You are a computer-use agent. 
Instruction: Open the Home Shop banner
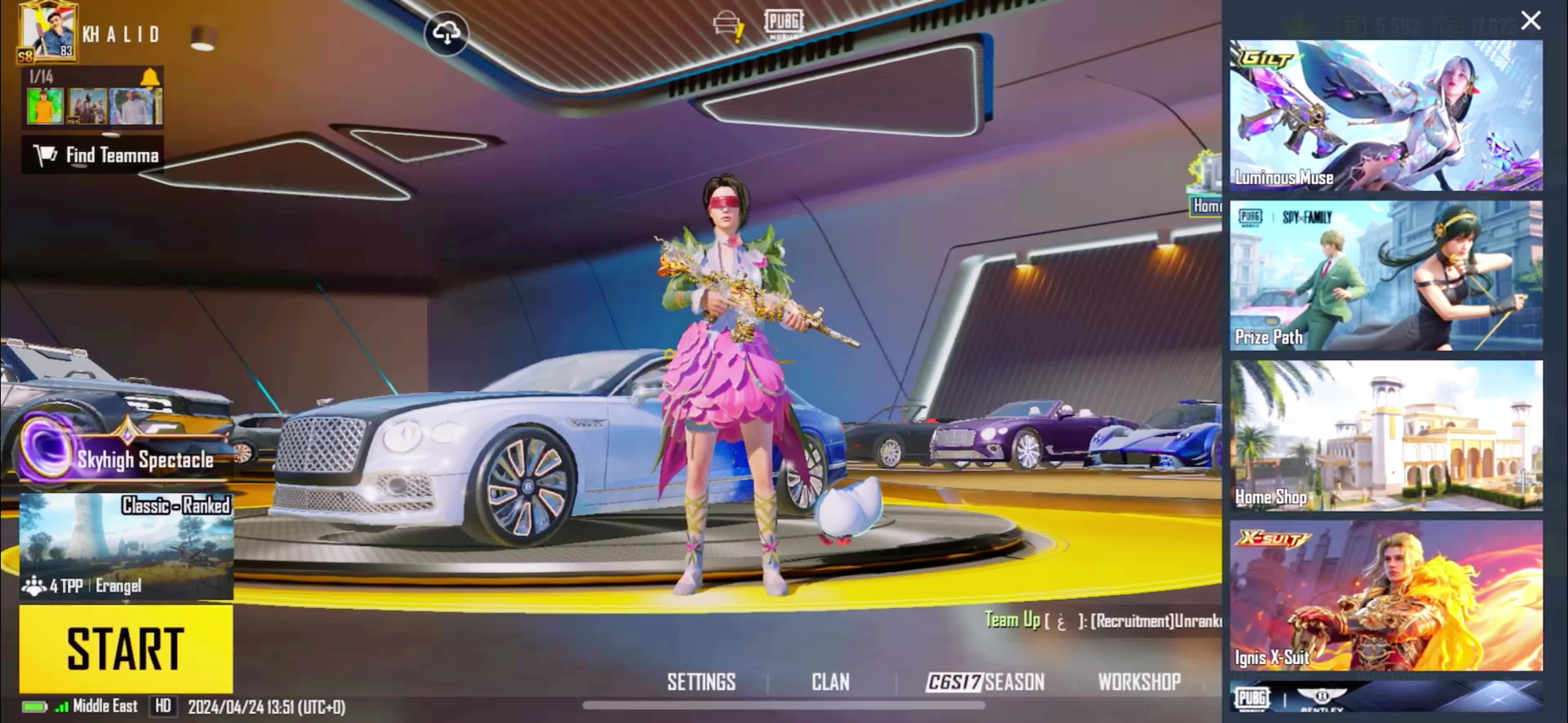[x=1385, y=435]
